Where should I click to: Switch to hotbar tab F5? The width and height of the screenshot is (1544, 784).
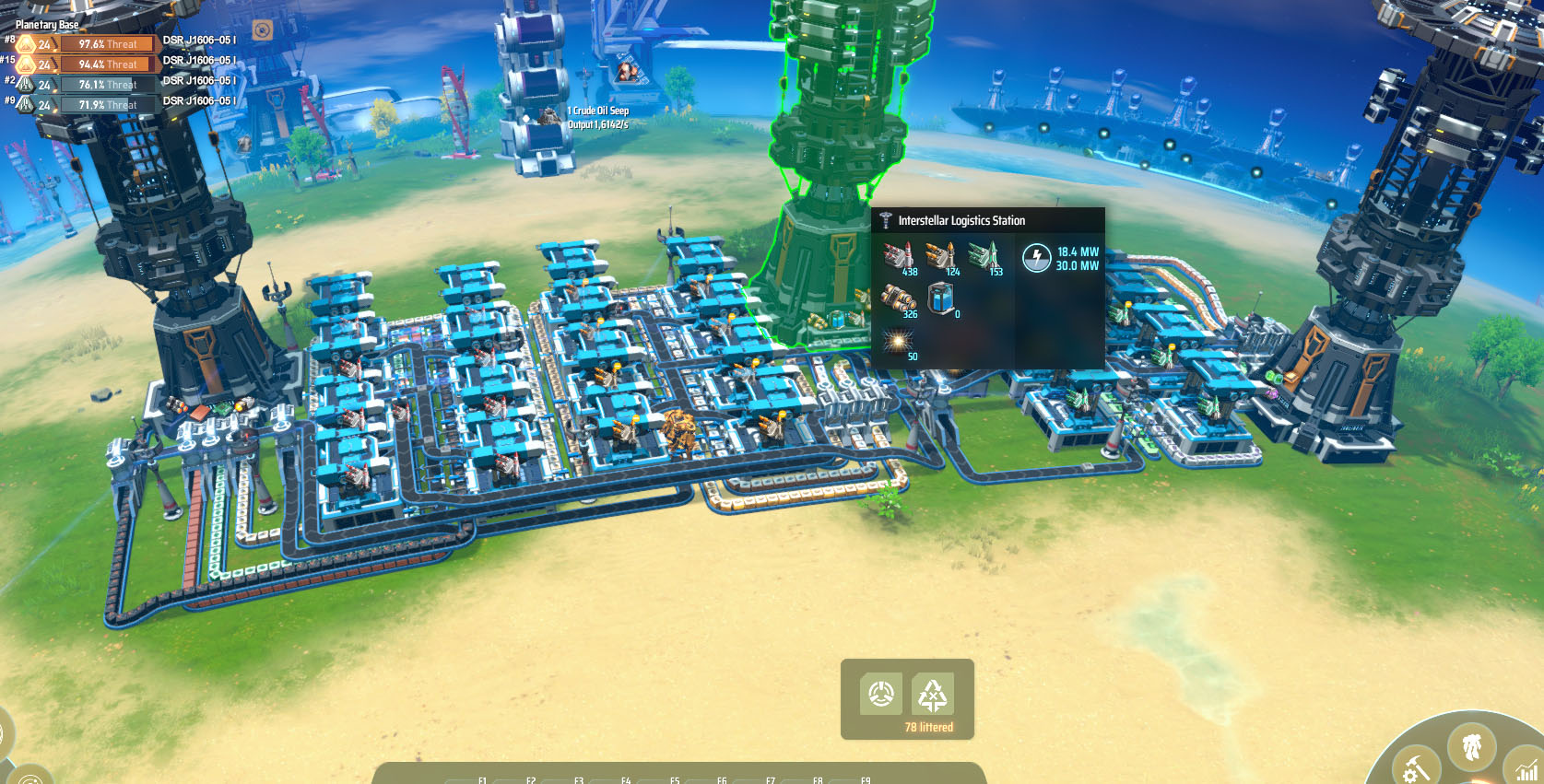pos(673,780)
